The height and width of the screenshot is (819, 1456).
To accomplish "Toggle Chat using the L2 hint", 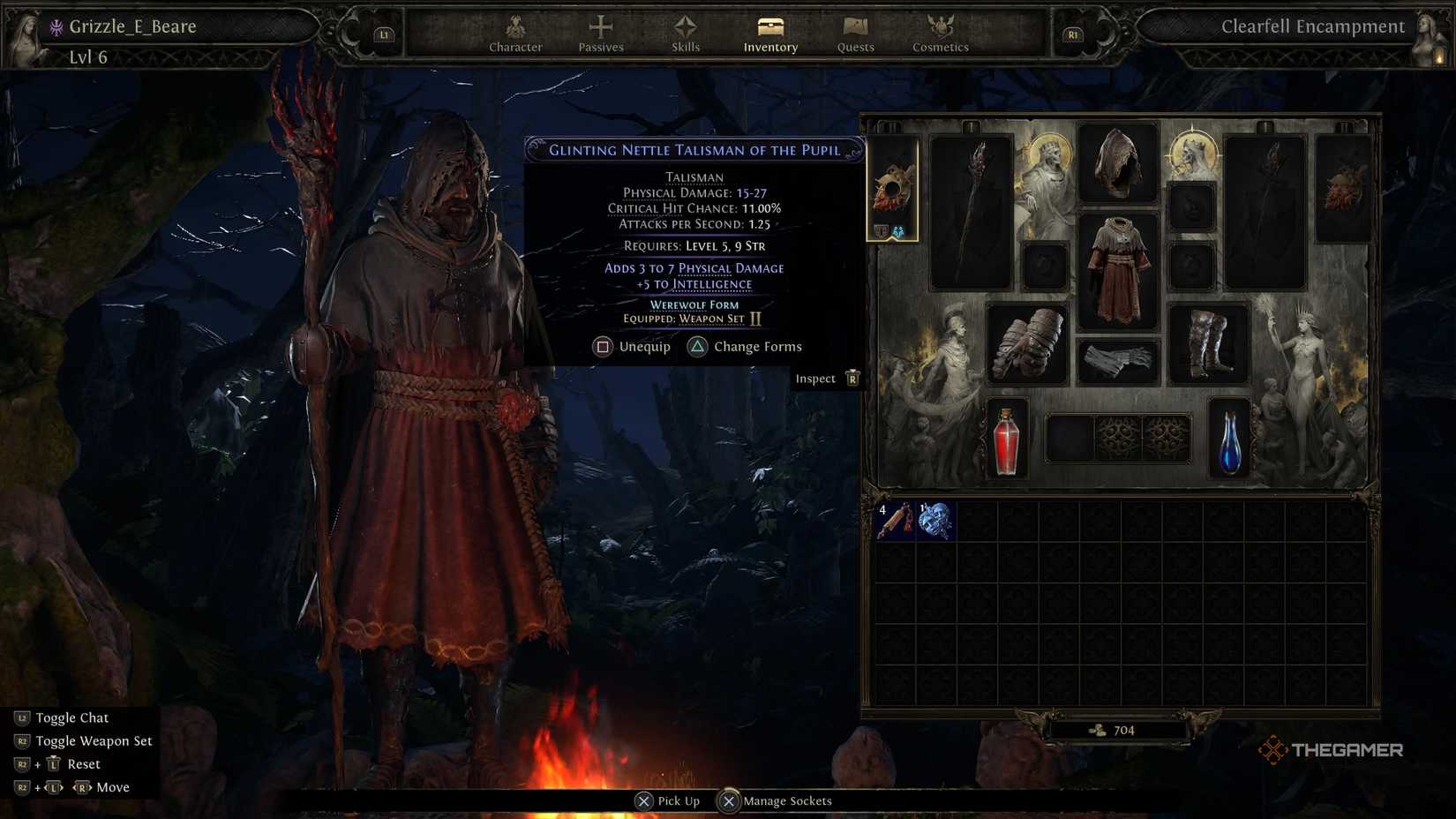I will [71, 718].
